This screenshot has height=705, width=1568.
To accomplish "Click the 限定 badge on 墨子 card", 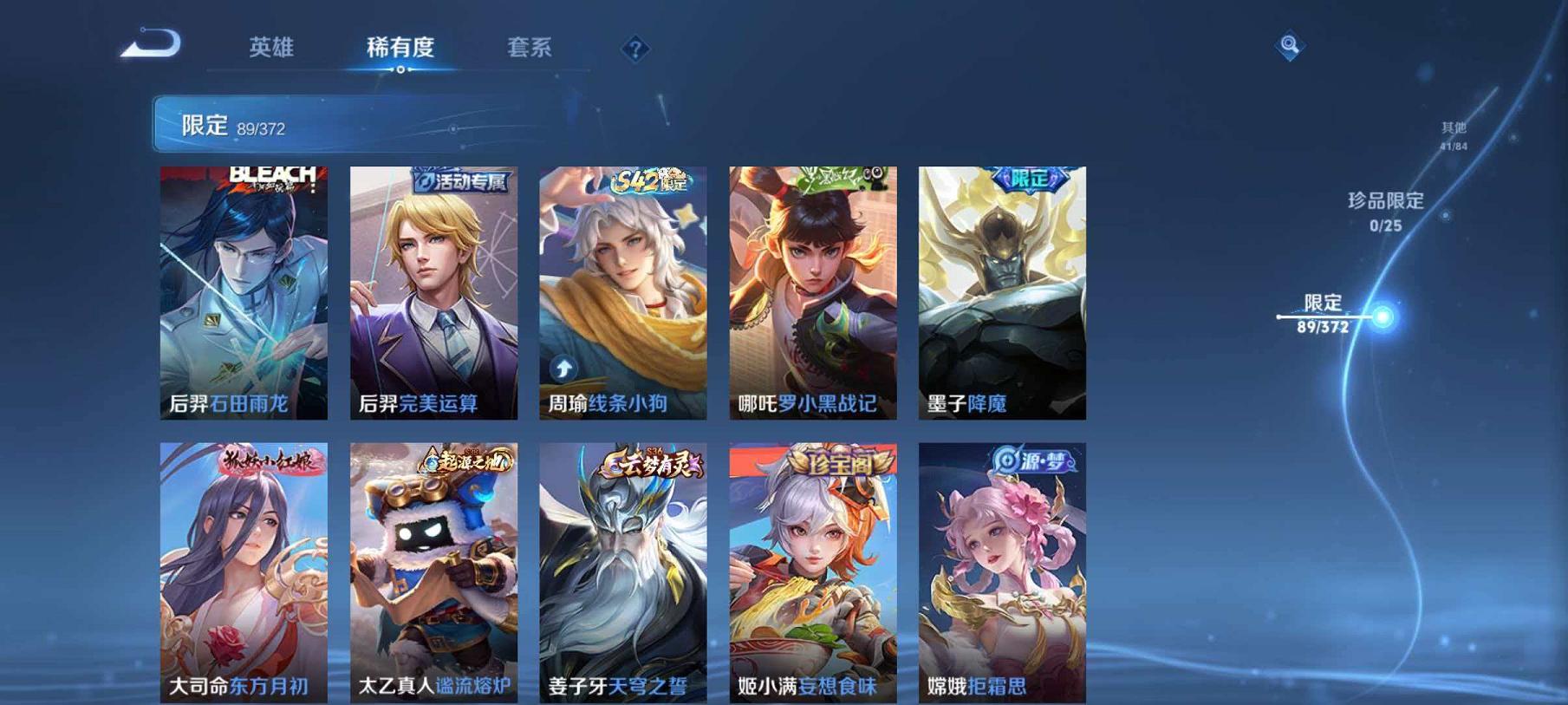I will [1026, 176].
